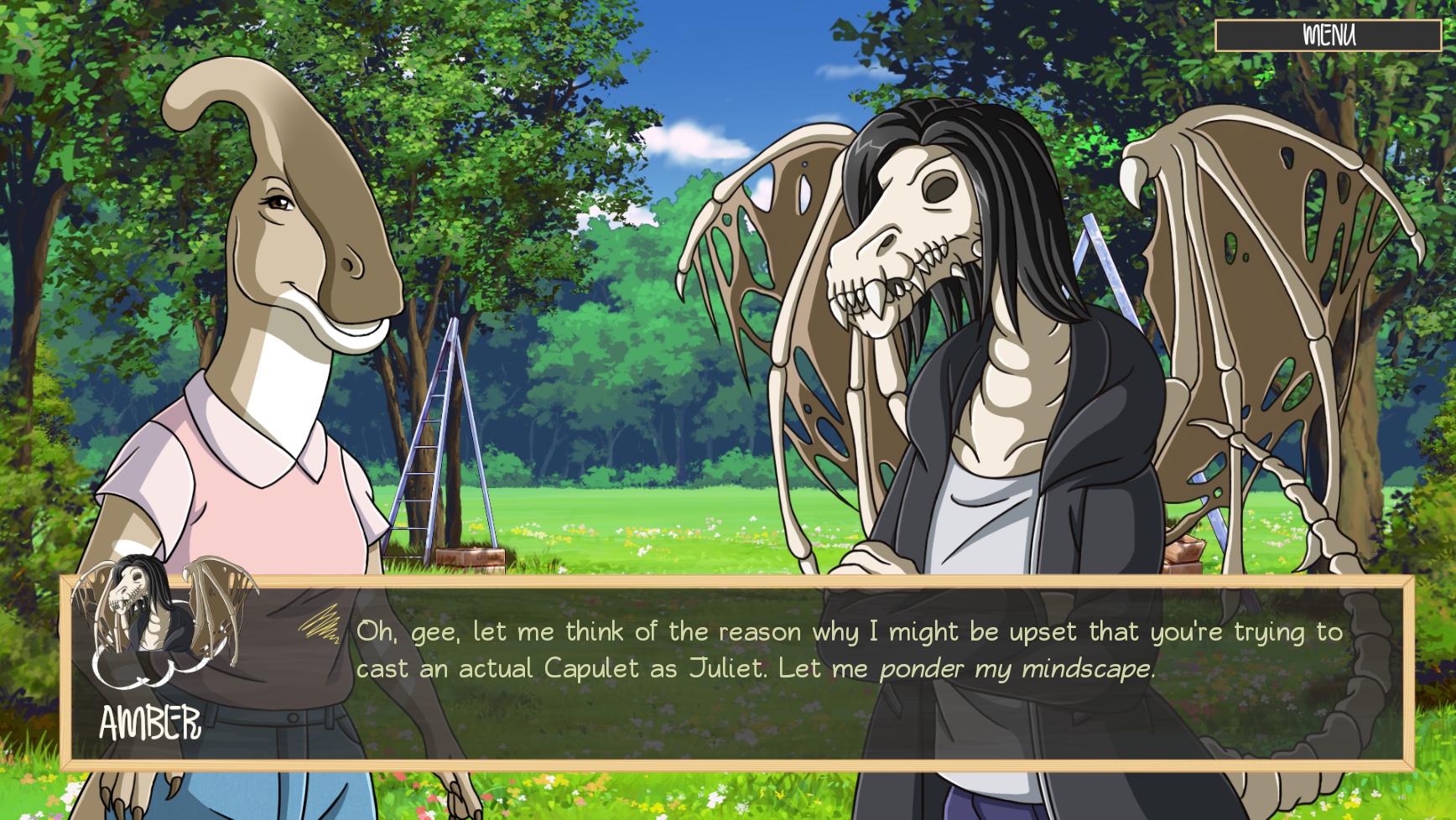Click the MENU text in the top-right box
1456x820 pixels.
(1329, 34)
